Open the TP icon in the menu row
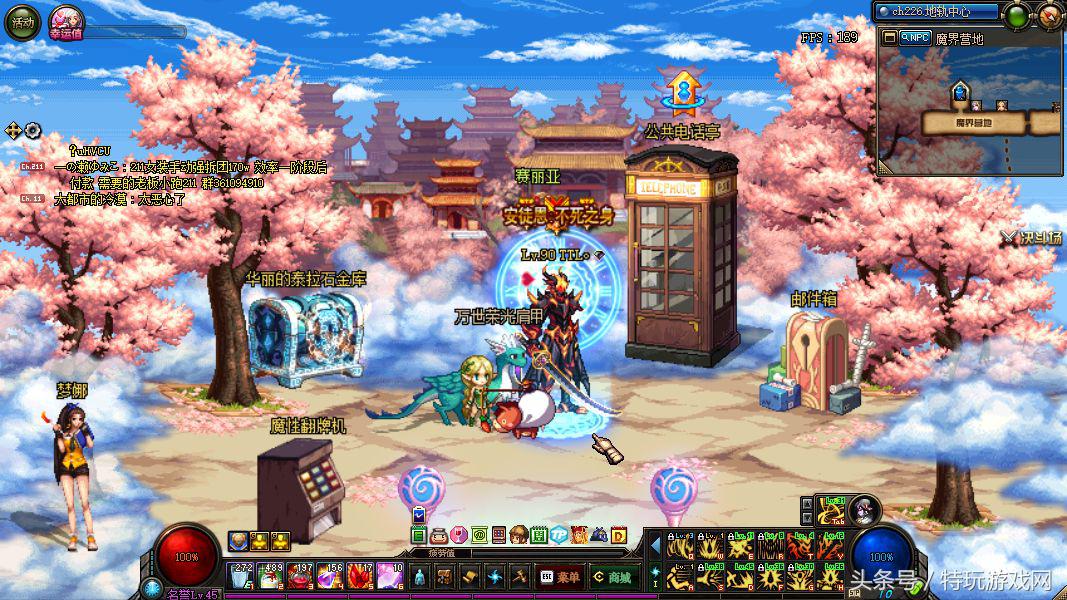The width and height of the screenshot is (1067, 600). pyautogui.click(x=559, y=535)
